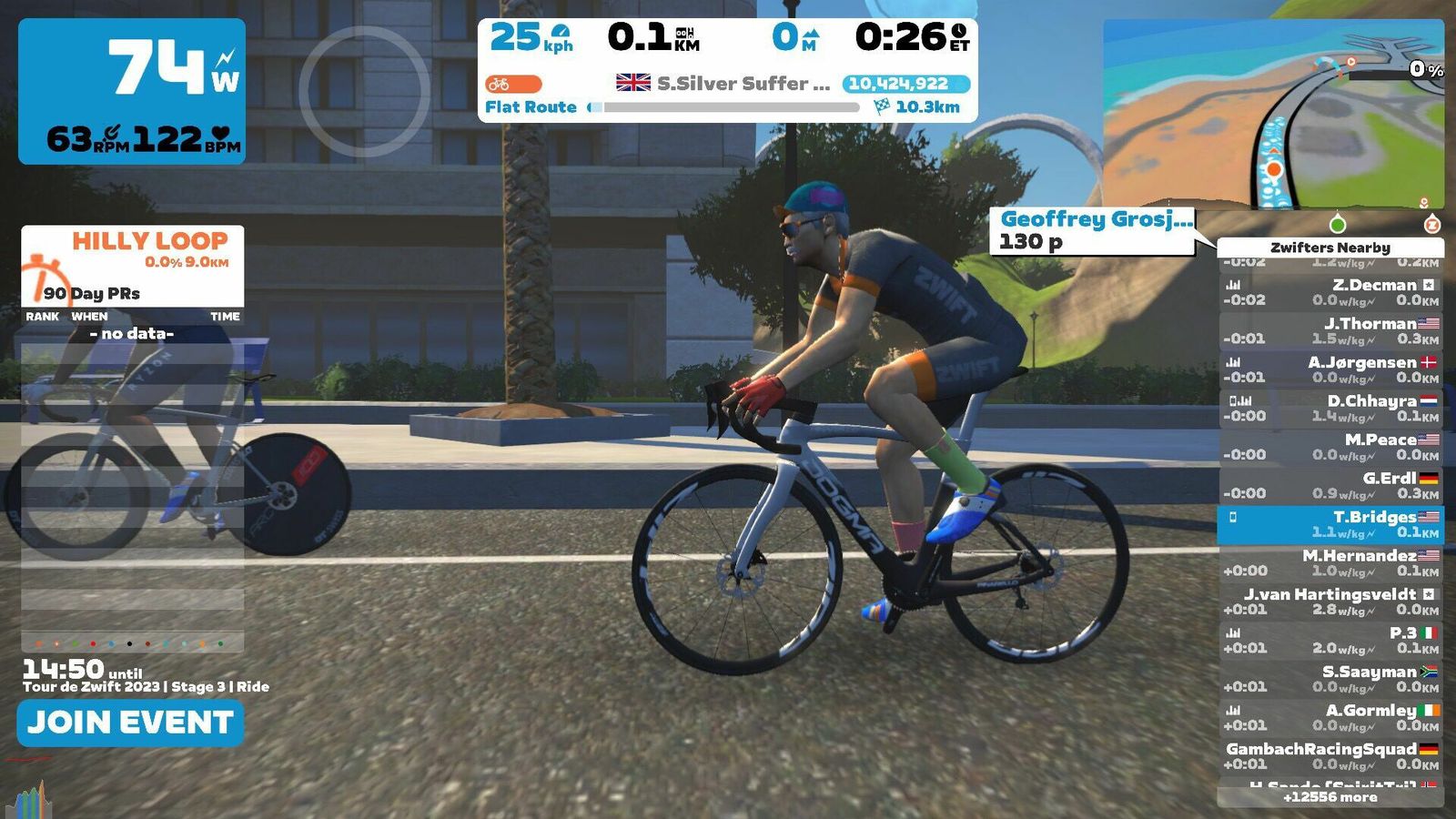Select rider Z.Decman in nearby list
This screenshot has width=1456, height=819.
click(1330, 292)
